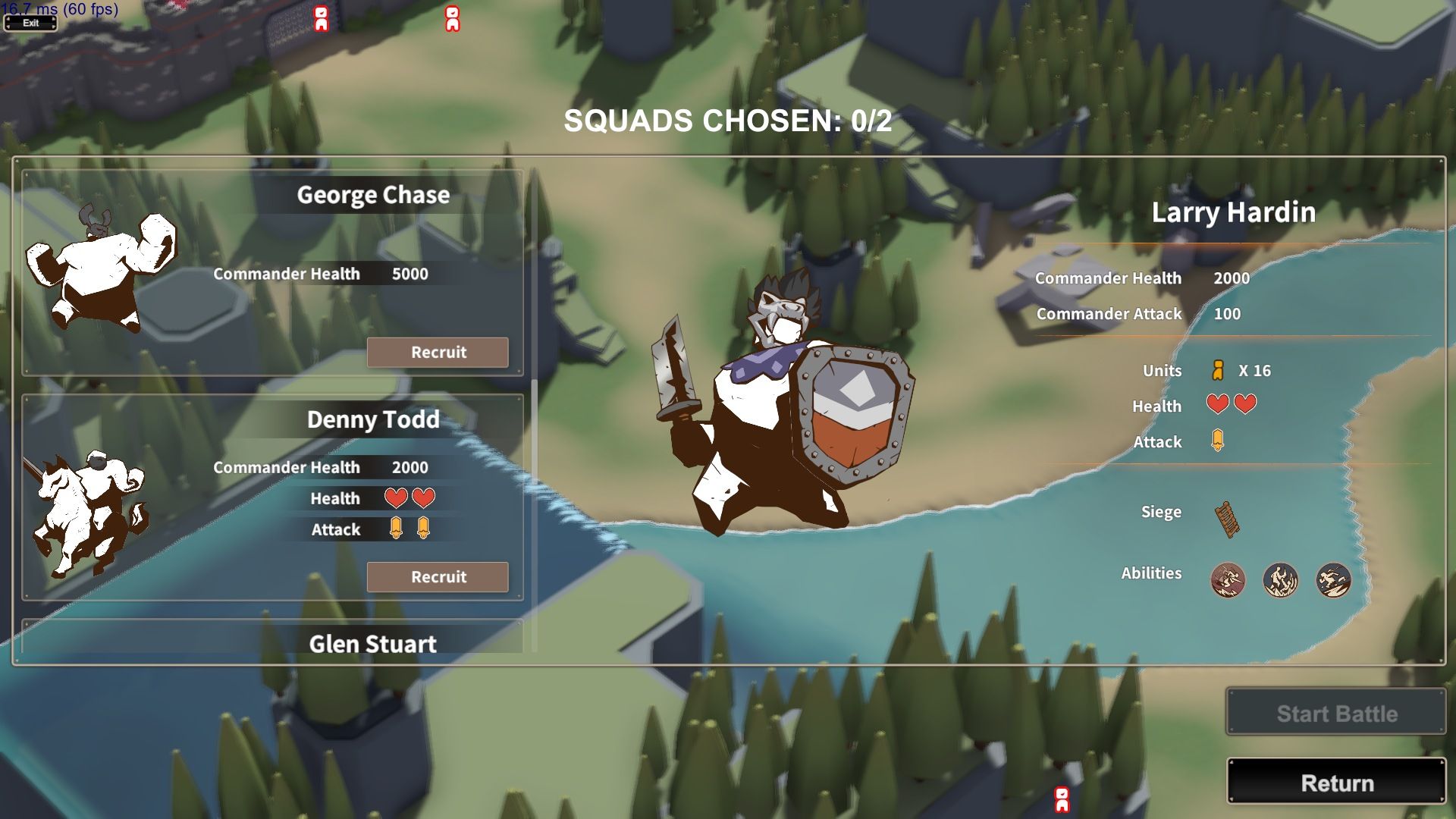Return to the previous screen
Screen dimensions: 1456x819
pyautogui.click(x=1336, y=782)
